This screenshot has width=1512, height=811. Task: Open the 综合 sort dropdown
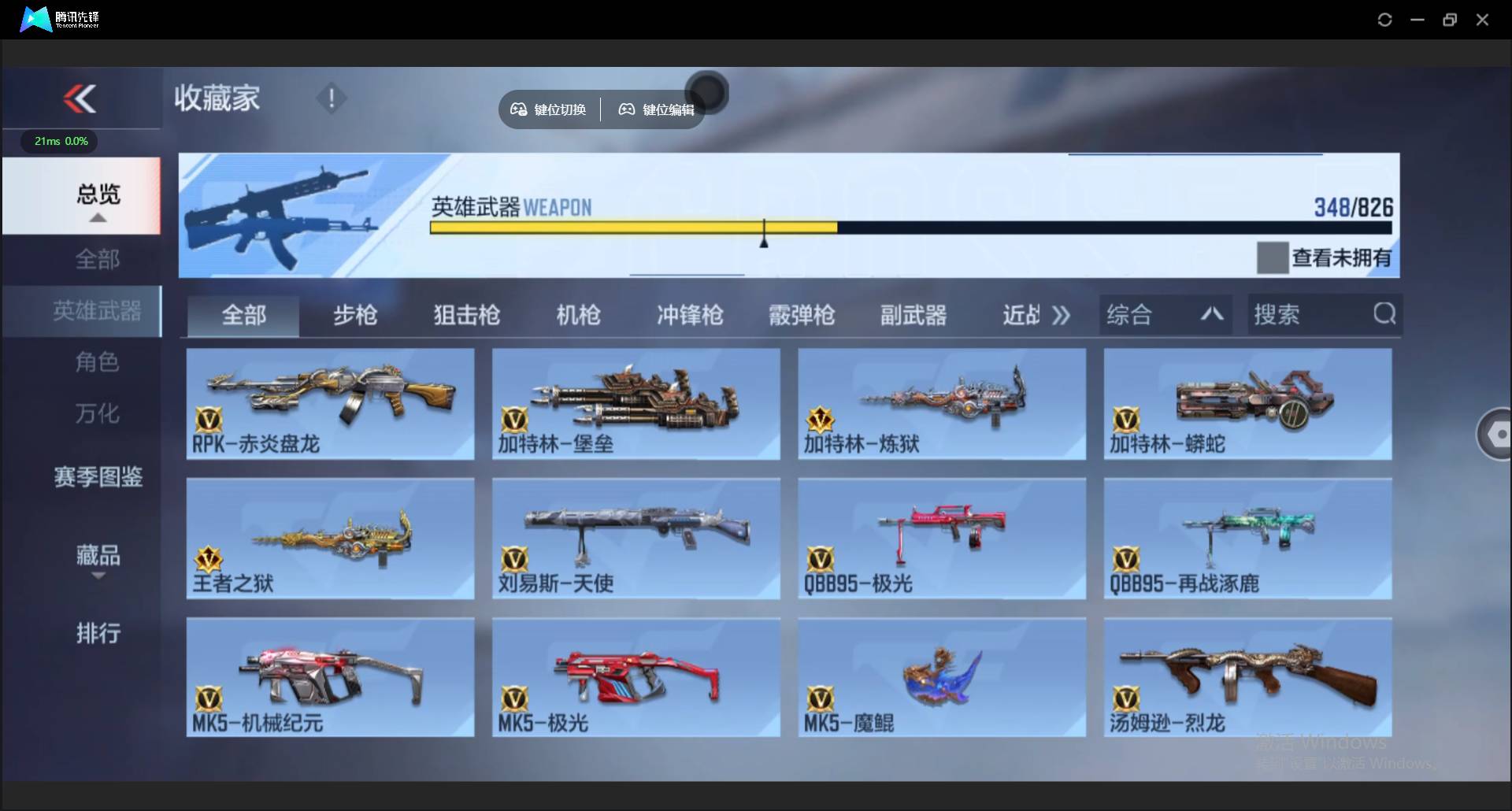click(x=1165, y=314)
